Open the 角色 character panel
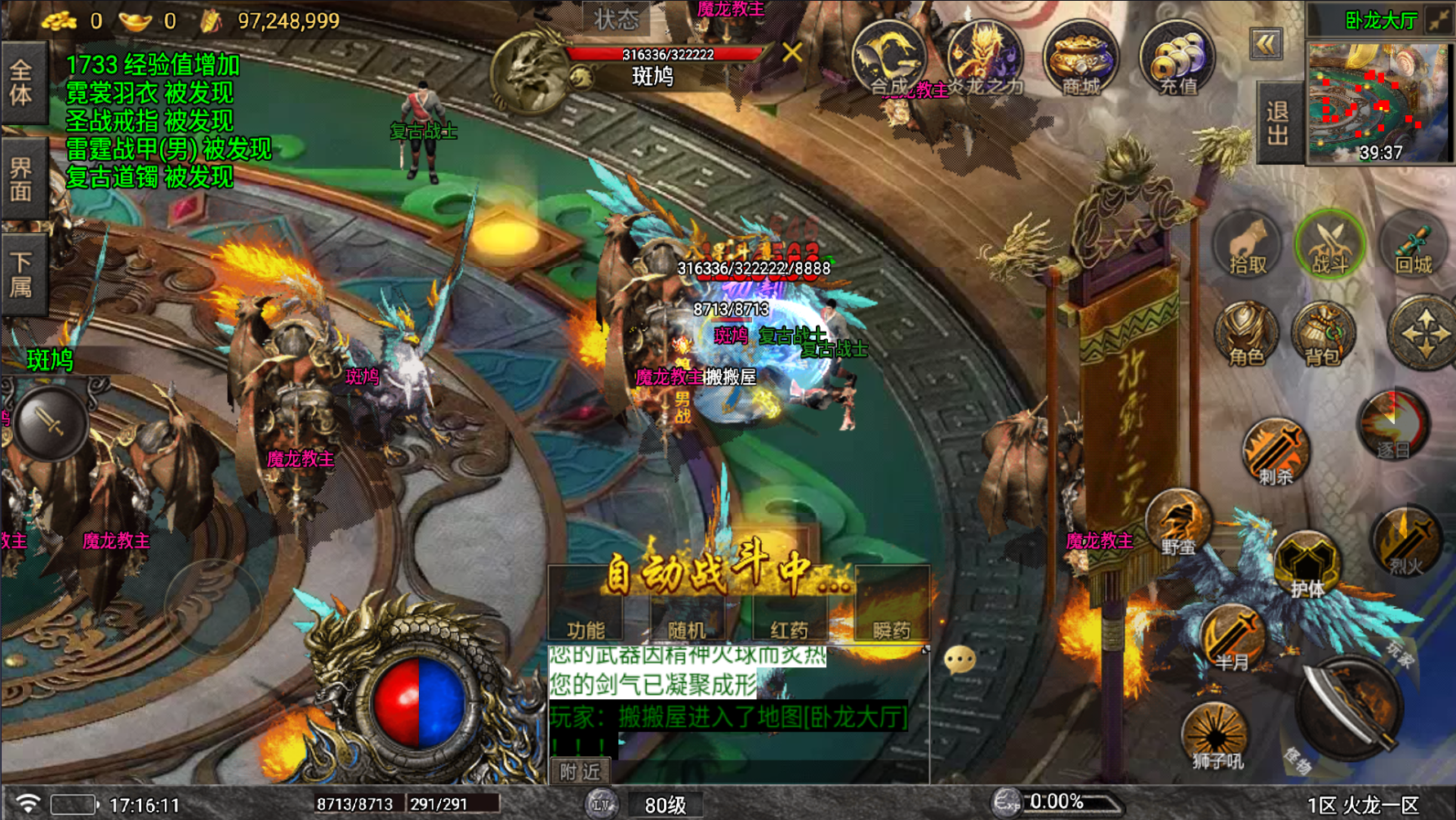Viewport: 1456px width, 820px height. [x=1245, y=336]
